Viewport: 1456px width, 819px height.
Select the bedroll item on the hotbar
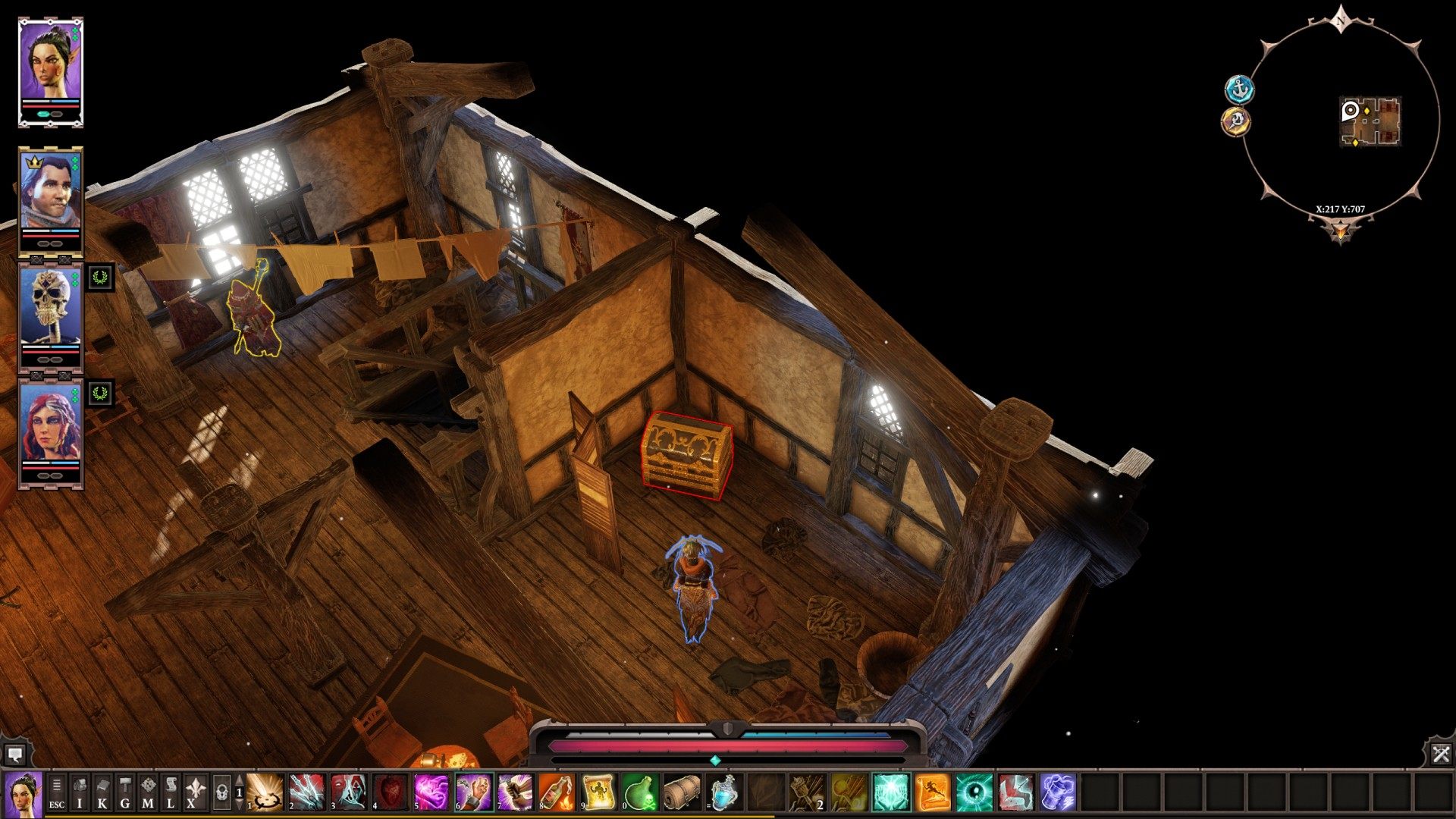coord(682,793)
